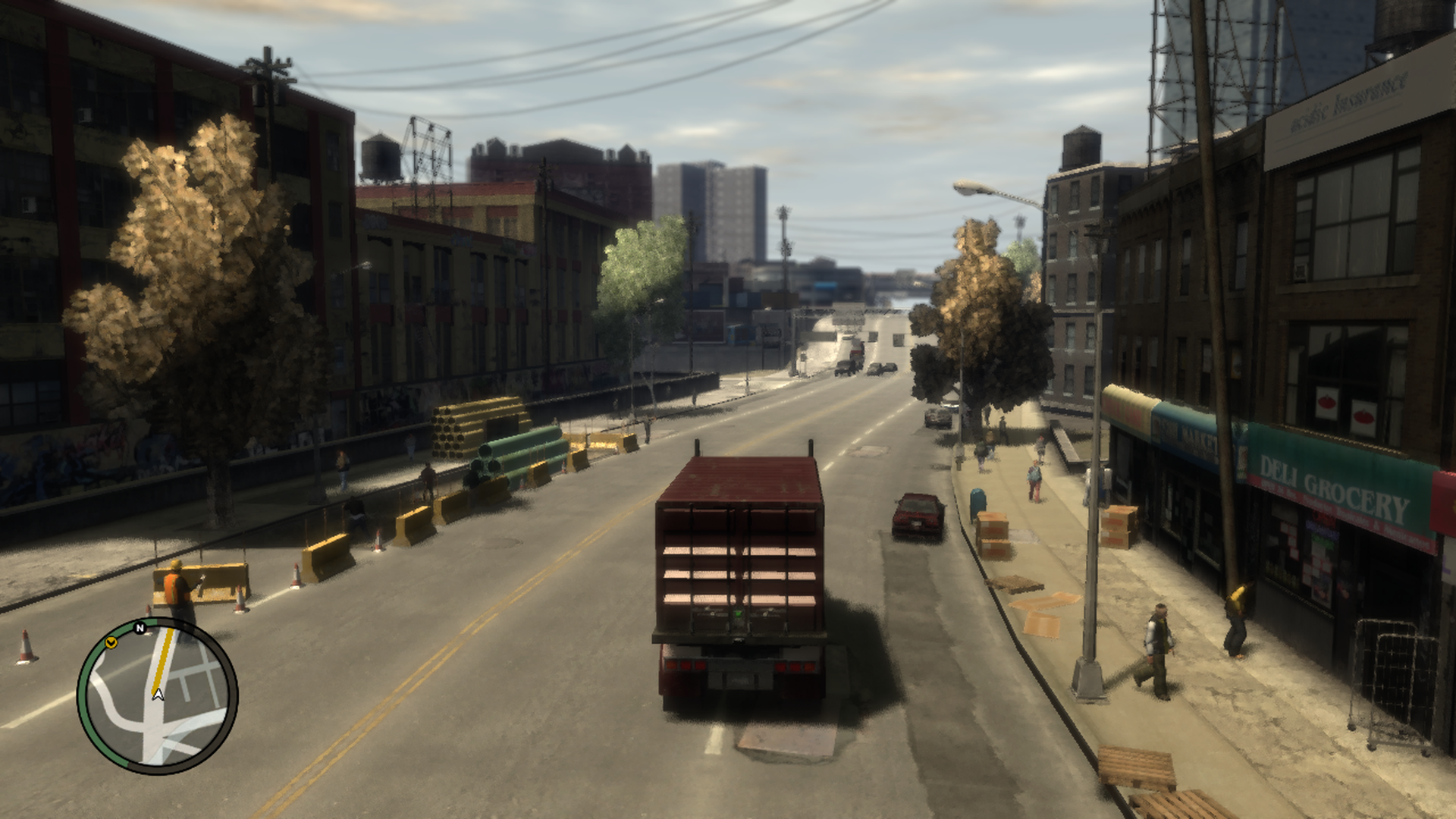
Task: Select the north 'N' compass marker
Action: pos(140,628)
